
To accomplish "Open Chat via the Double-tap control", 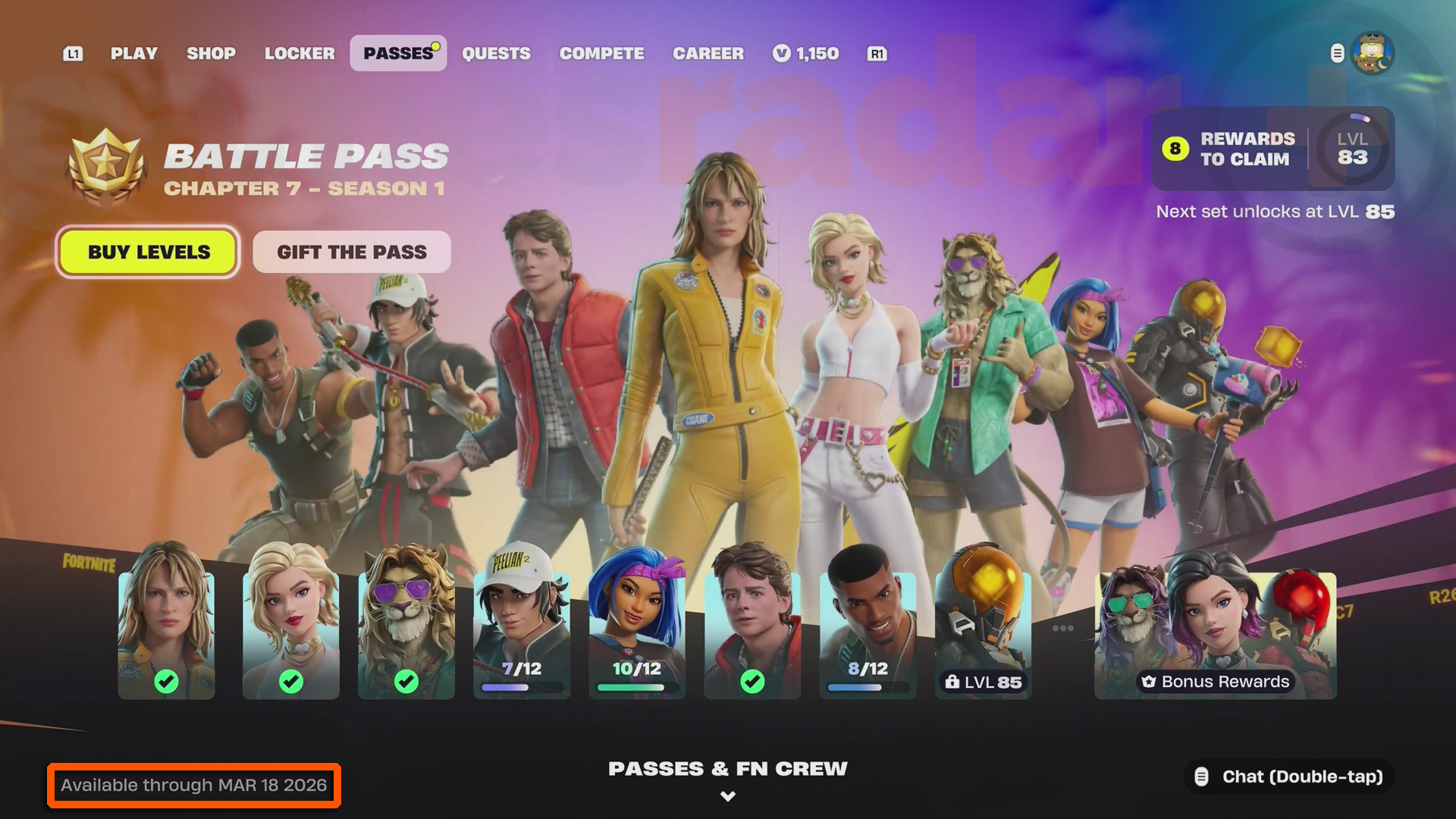I will 1288,777.
